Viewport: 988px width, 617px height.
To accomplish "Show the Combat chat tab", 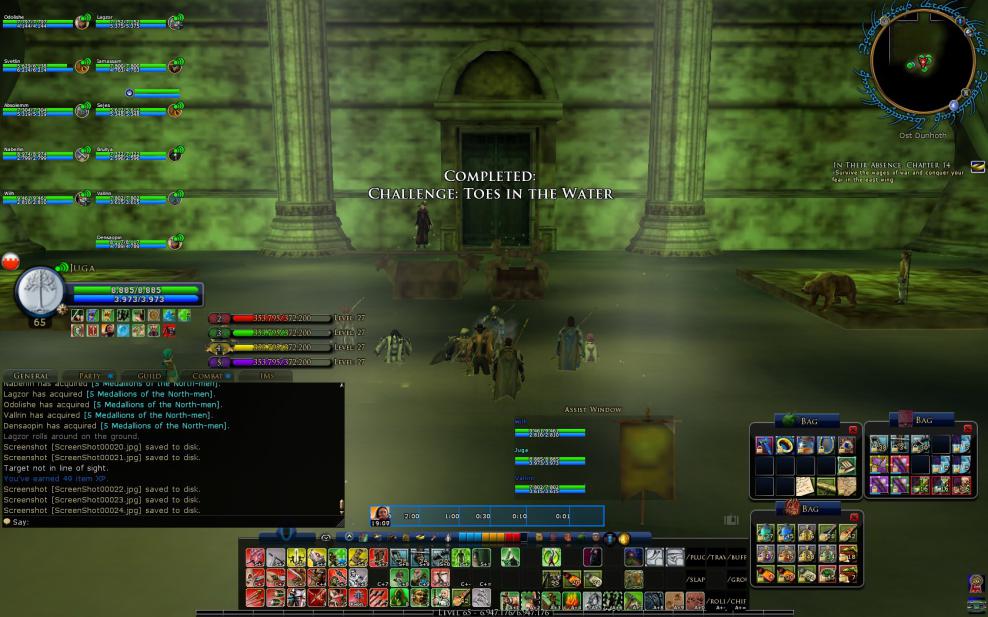I will click(207, 376).
